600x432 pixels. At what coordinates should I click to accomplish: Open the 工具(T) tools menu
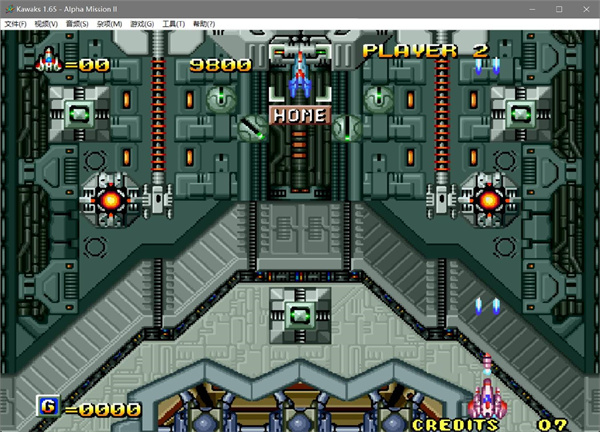coord(172,23)
